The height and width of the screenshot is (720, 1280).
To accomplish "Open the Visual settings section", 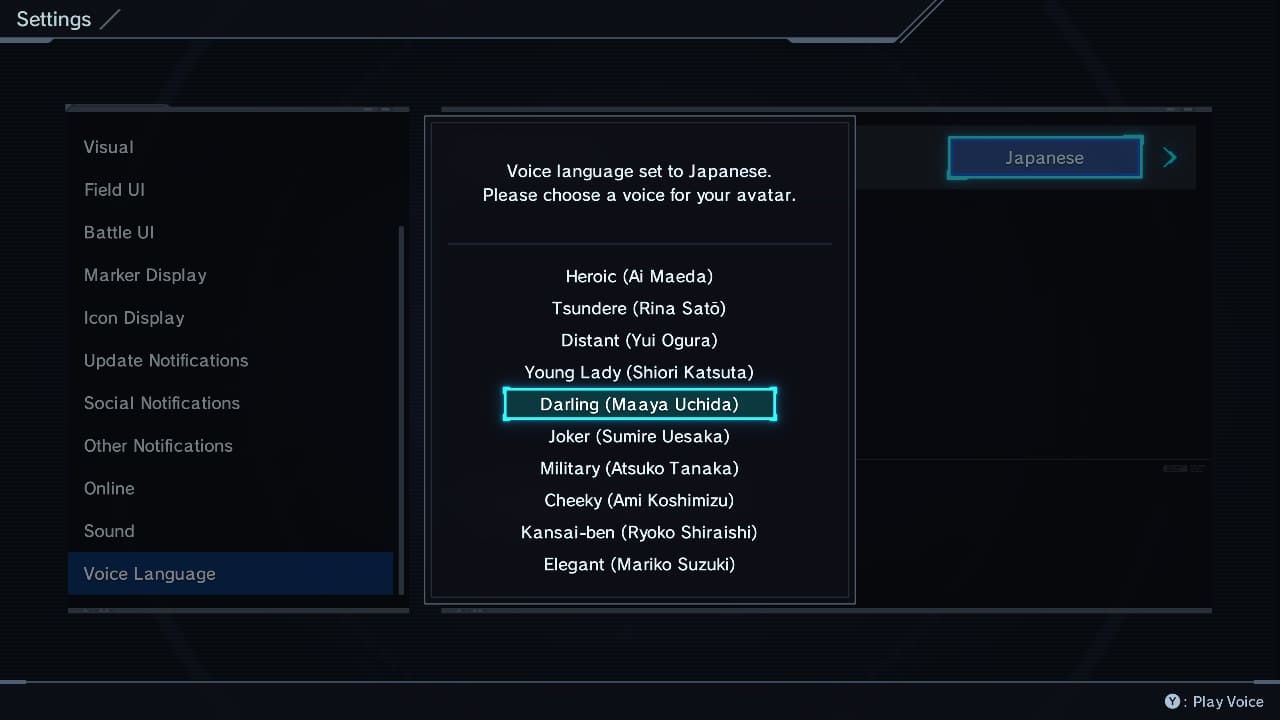I will click(x=109, y=147).
